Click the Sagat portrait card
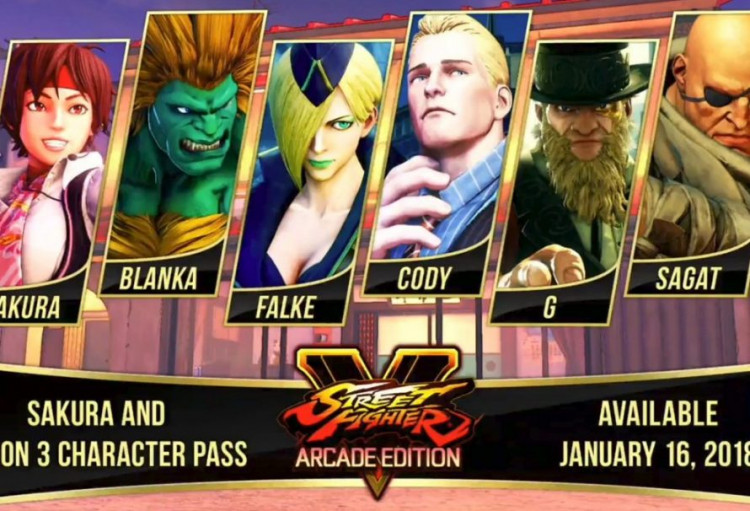Image resolution: width=750 pixels, height=511 pixels. click(698, 150)
